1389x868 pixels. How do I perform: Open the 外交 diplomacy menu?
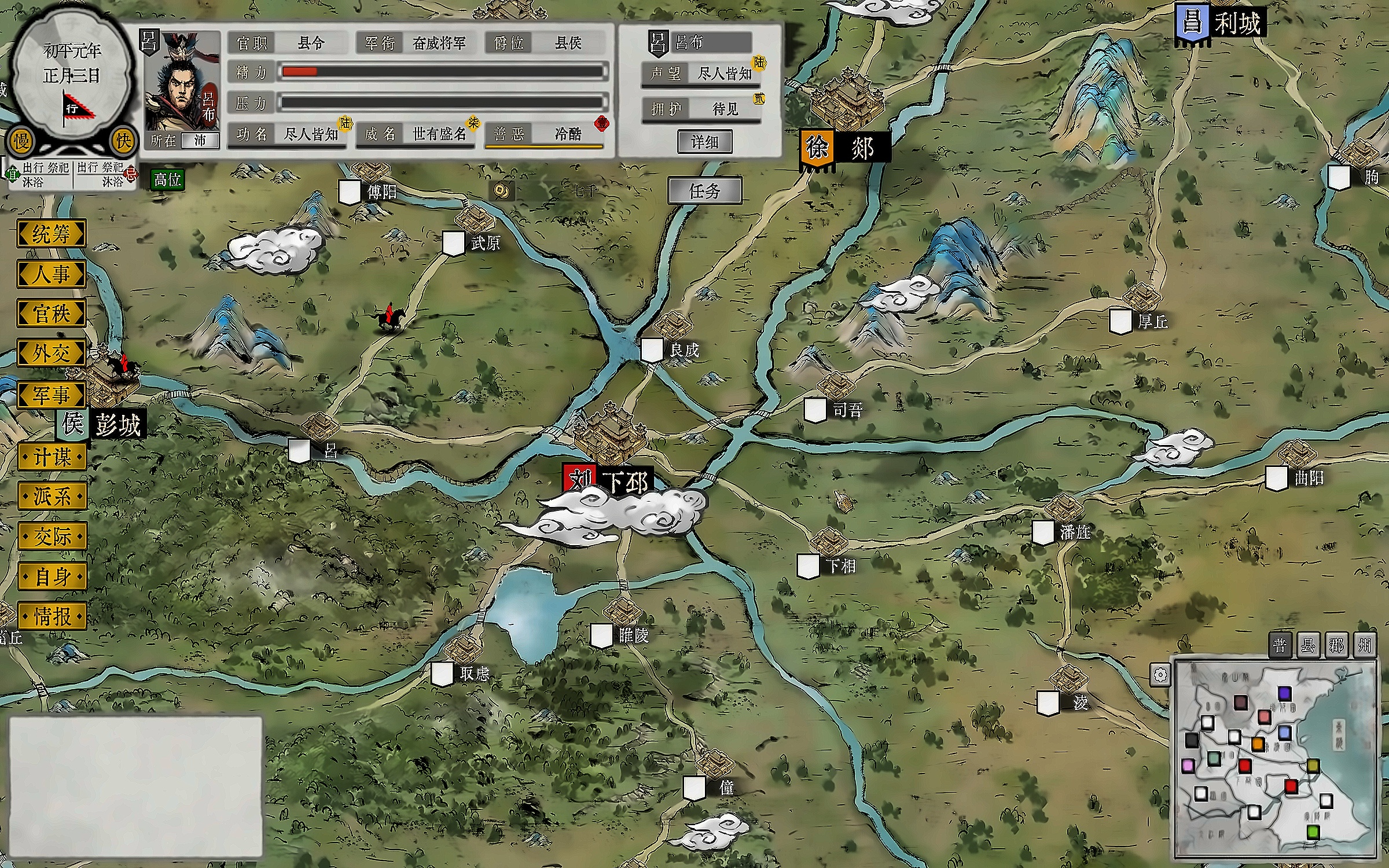coord(52,353)
